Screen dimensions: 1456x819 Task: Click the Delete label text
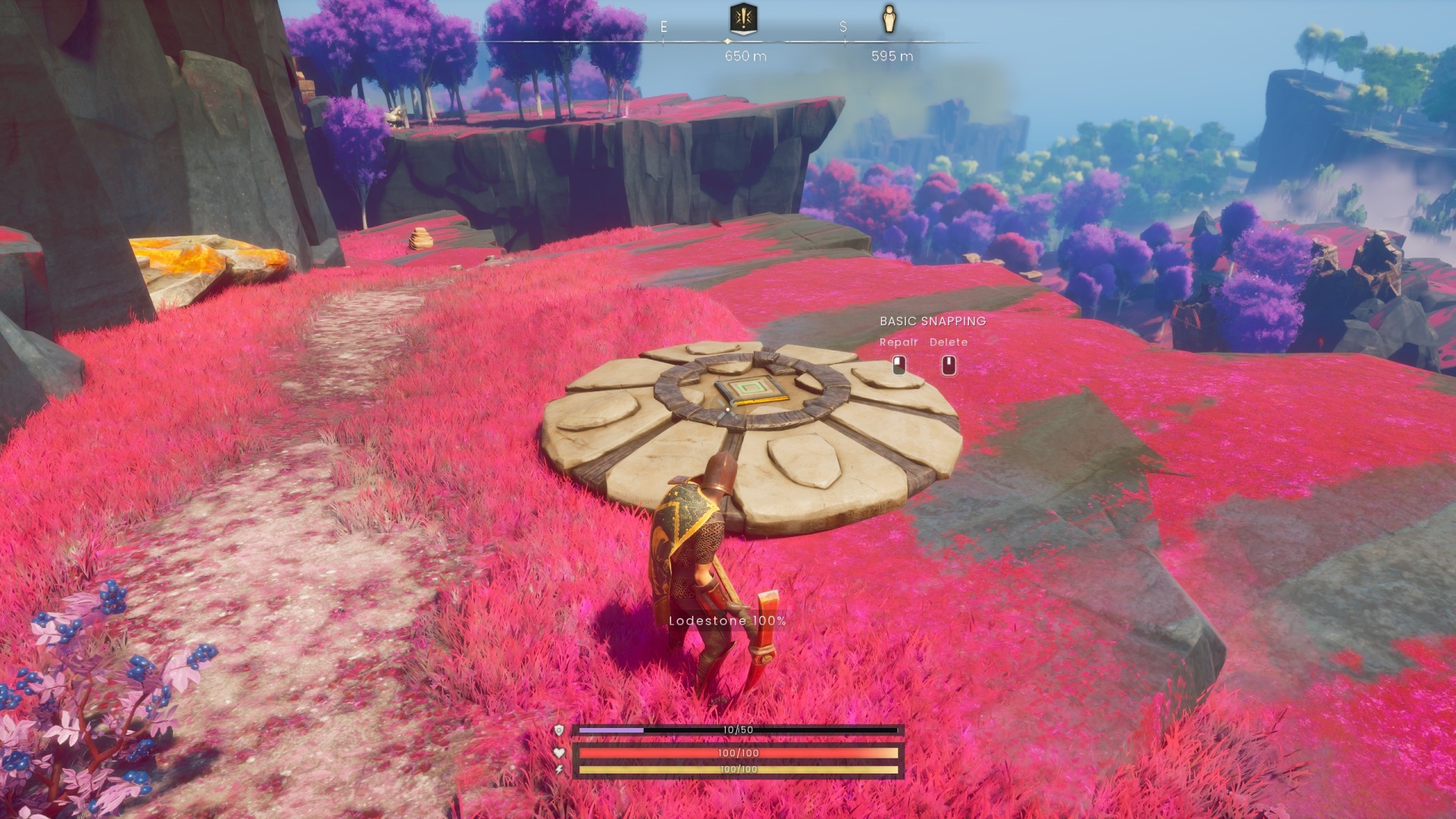948,342
